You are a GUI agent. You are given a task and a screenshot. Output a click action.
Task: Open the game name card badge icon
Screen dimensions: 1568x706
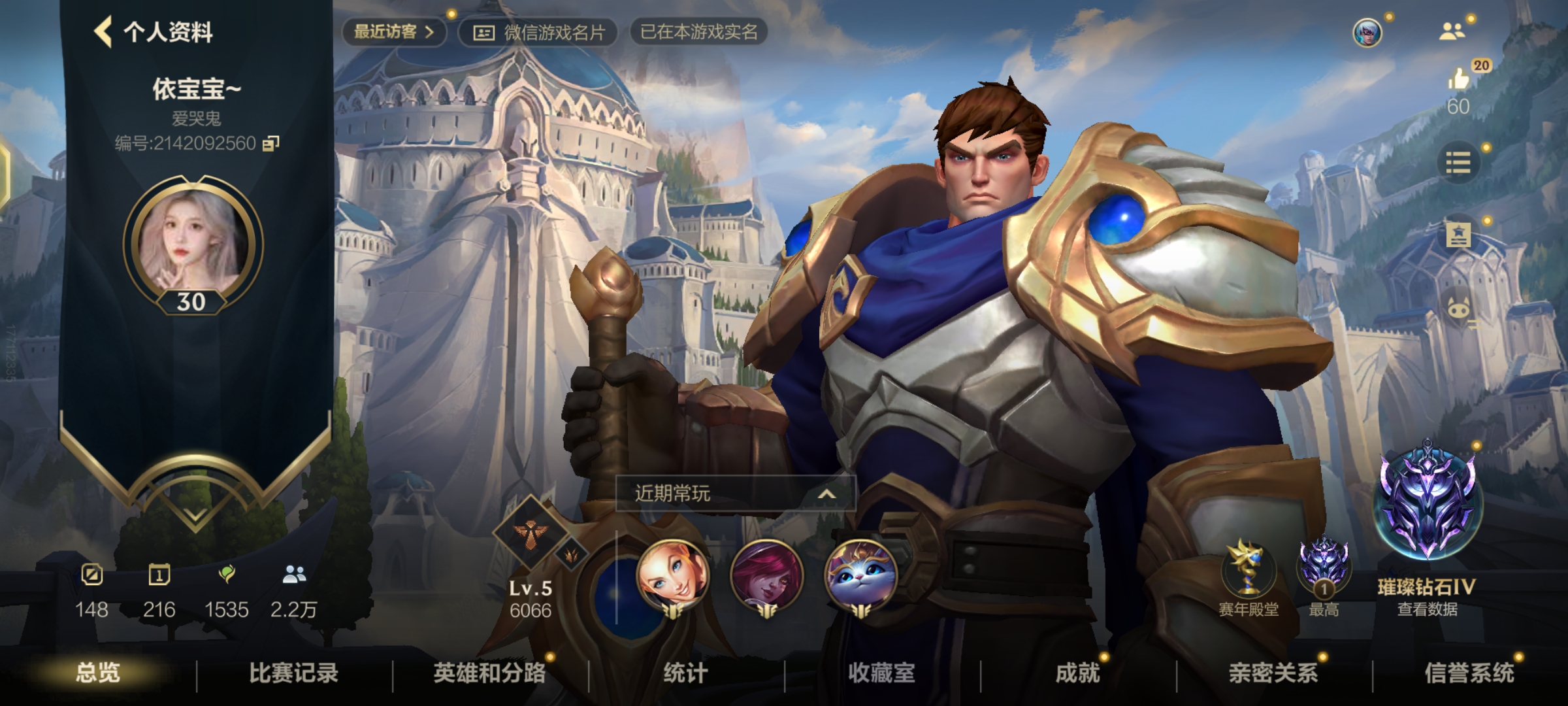[x=483, y=33]
